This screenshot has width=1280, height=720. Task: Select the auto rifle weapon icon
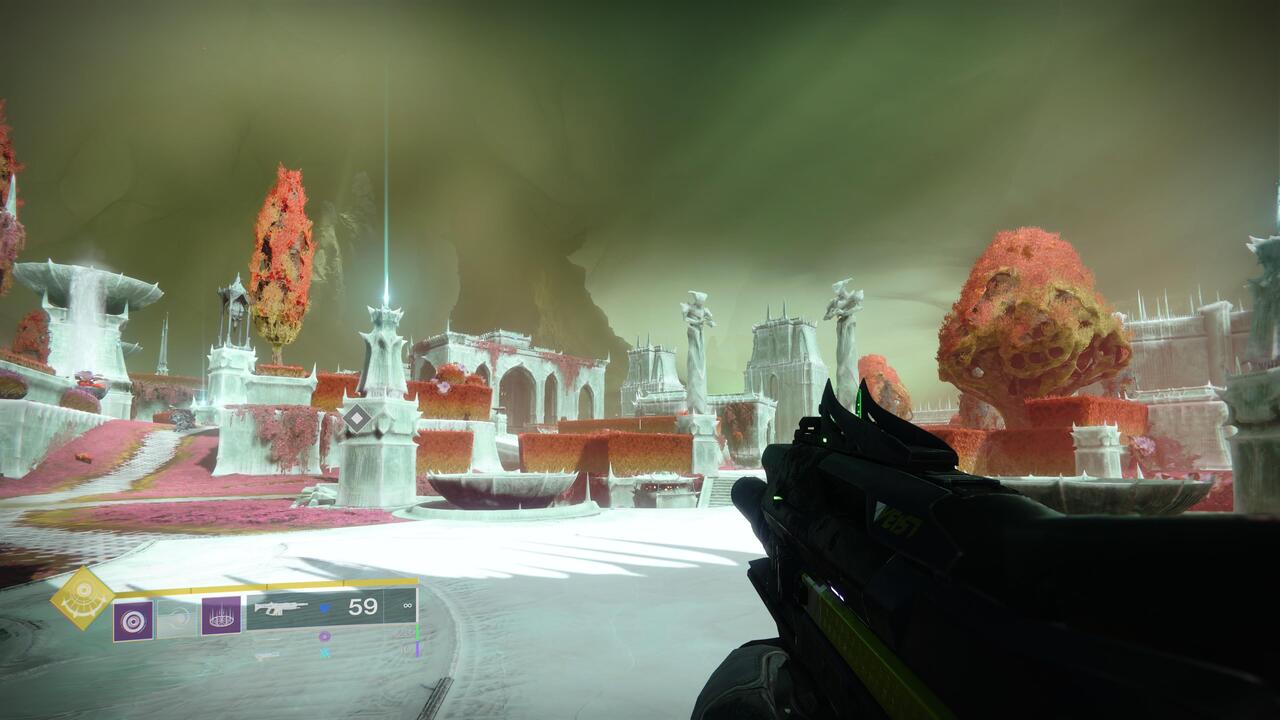(x=281, y=608)
